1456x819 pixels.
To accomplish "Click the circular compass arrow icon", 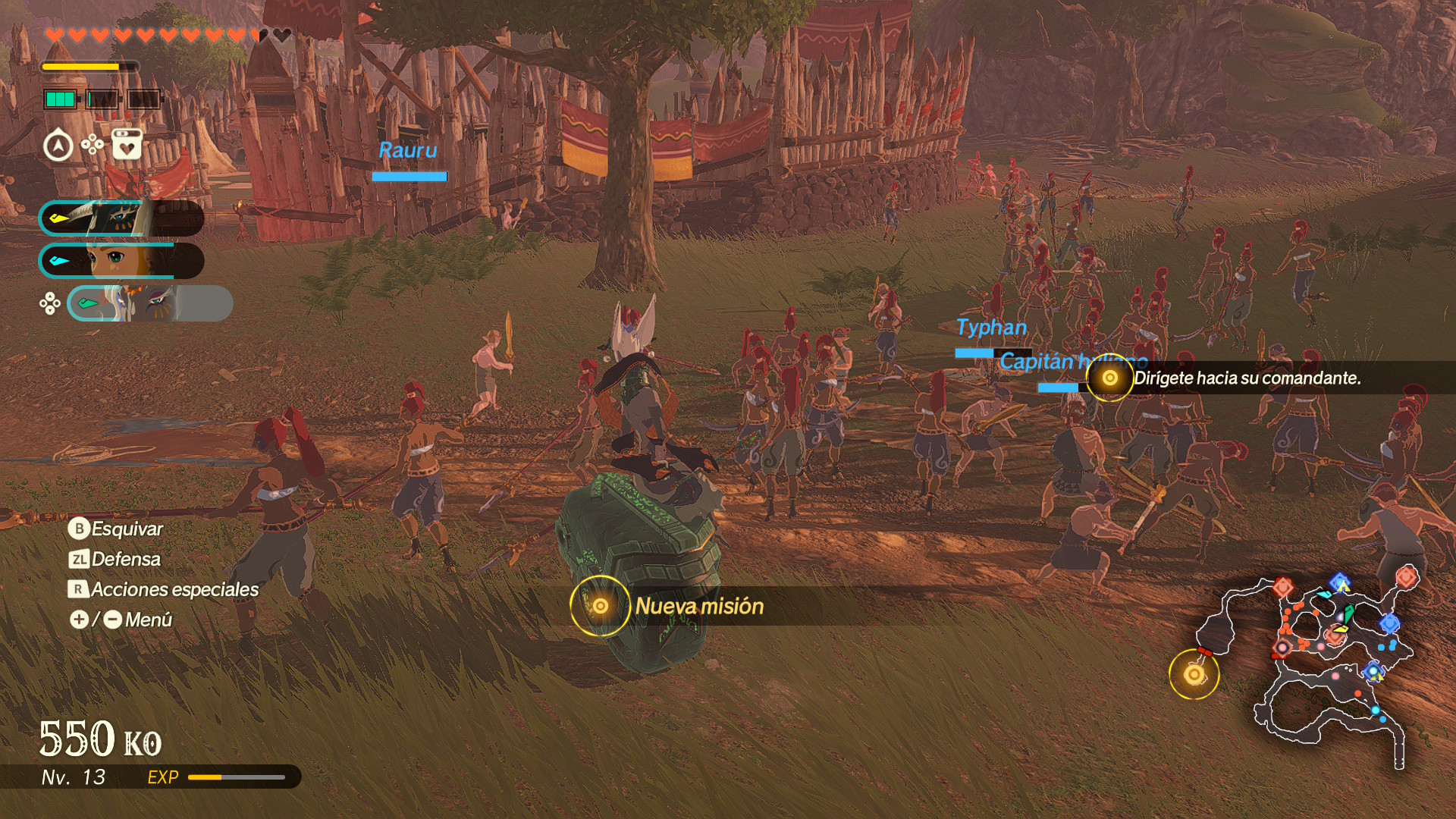I will coord(58,146).
